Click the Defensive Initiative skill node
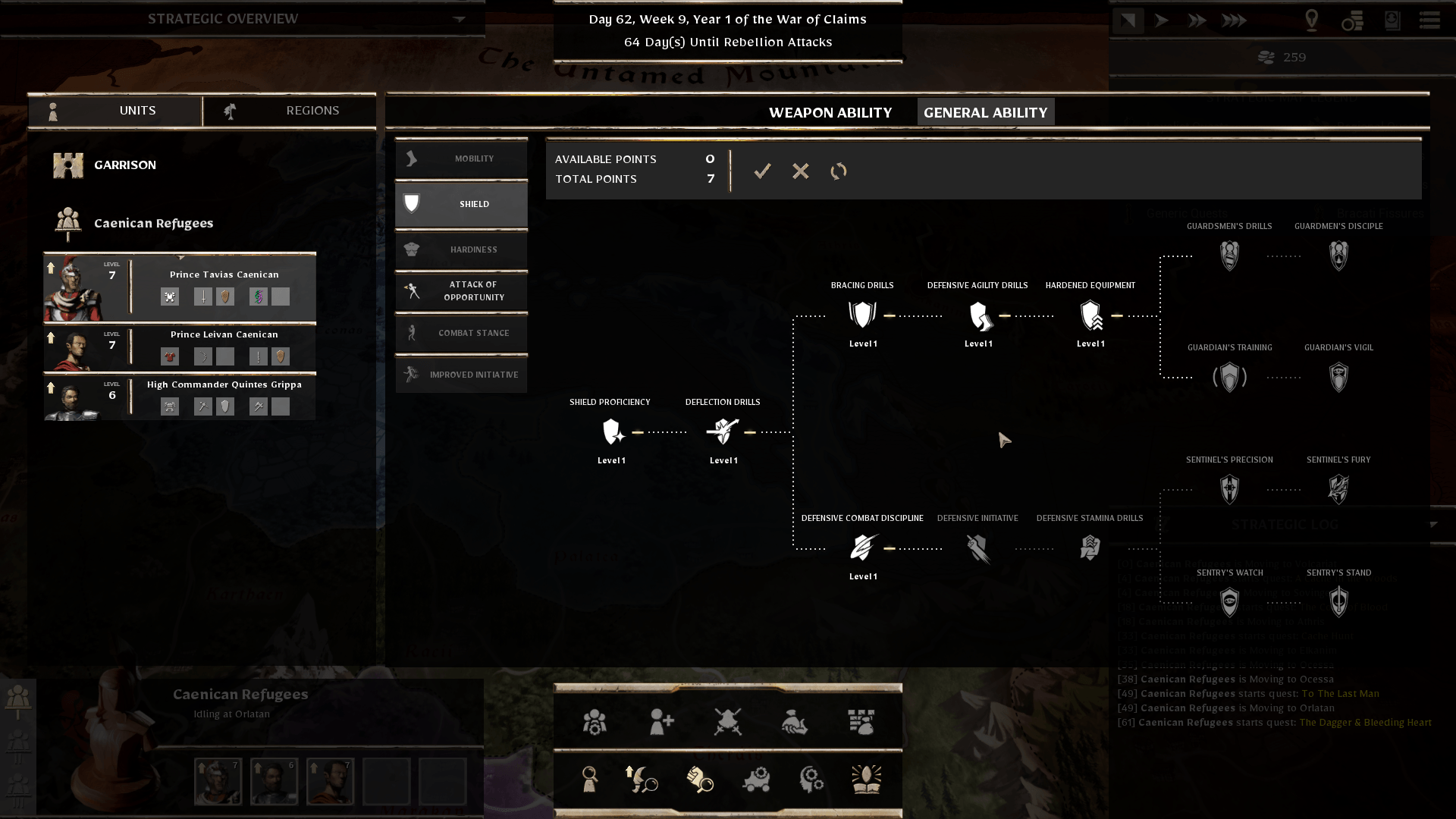The width and height of the screenshot is (1456, 819). [x=977, y=548]
